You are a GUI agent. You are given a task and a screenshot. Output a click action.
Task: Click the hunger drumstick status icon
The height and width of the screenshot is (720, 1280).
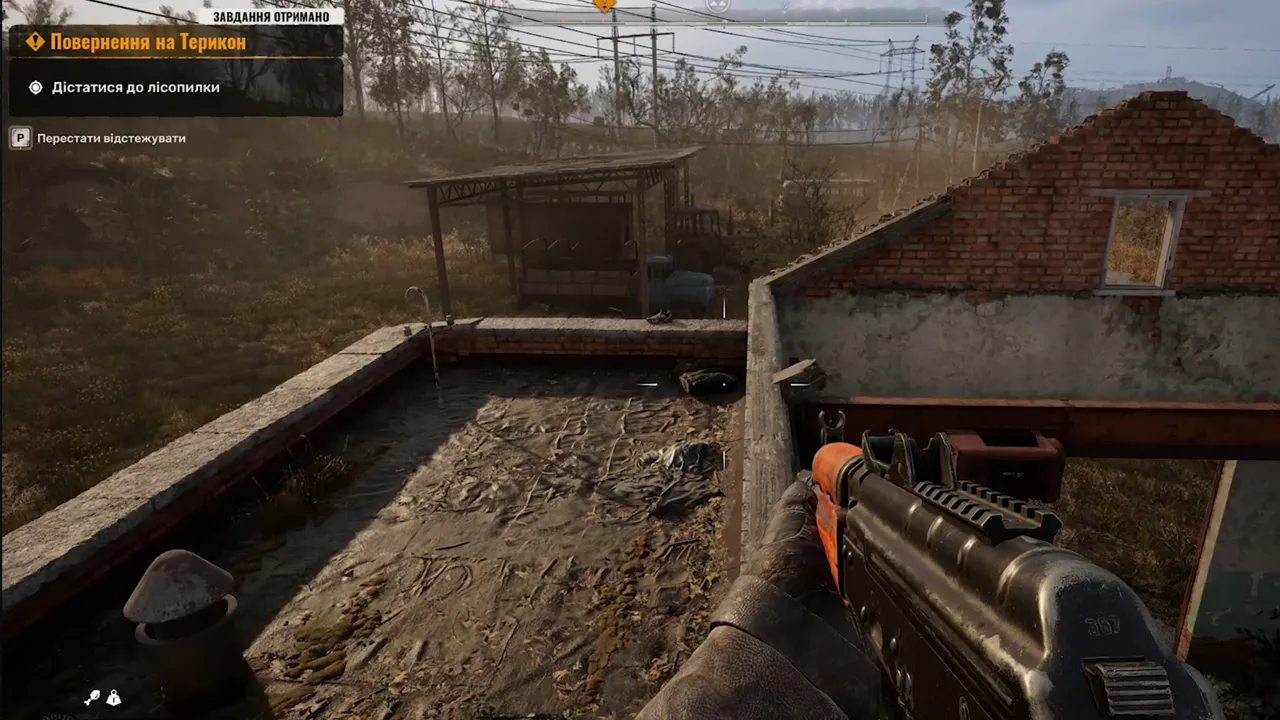pyautogui.click(x=92, y=698)
